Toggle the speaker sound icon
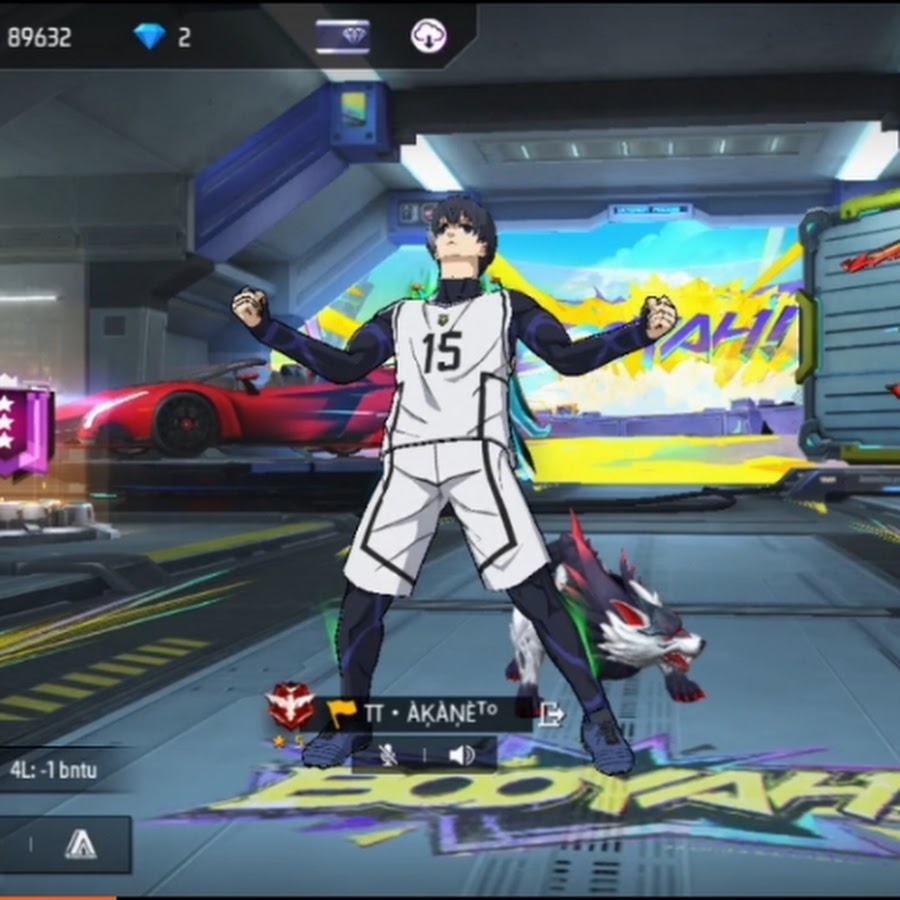Screen dimensions: 900x900 point(461,755)
